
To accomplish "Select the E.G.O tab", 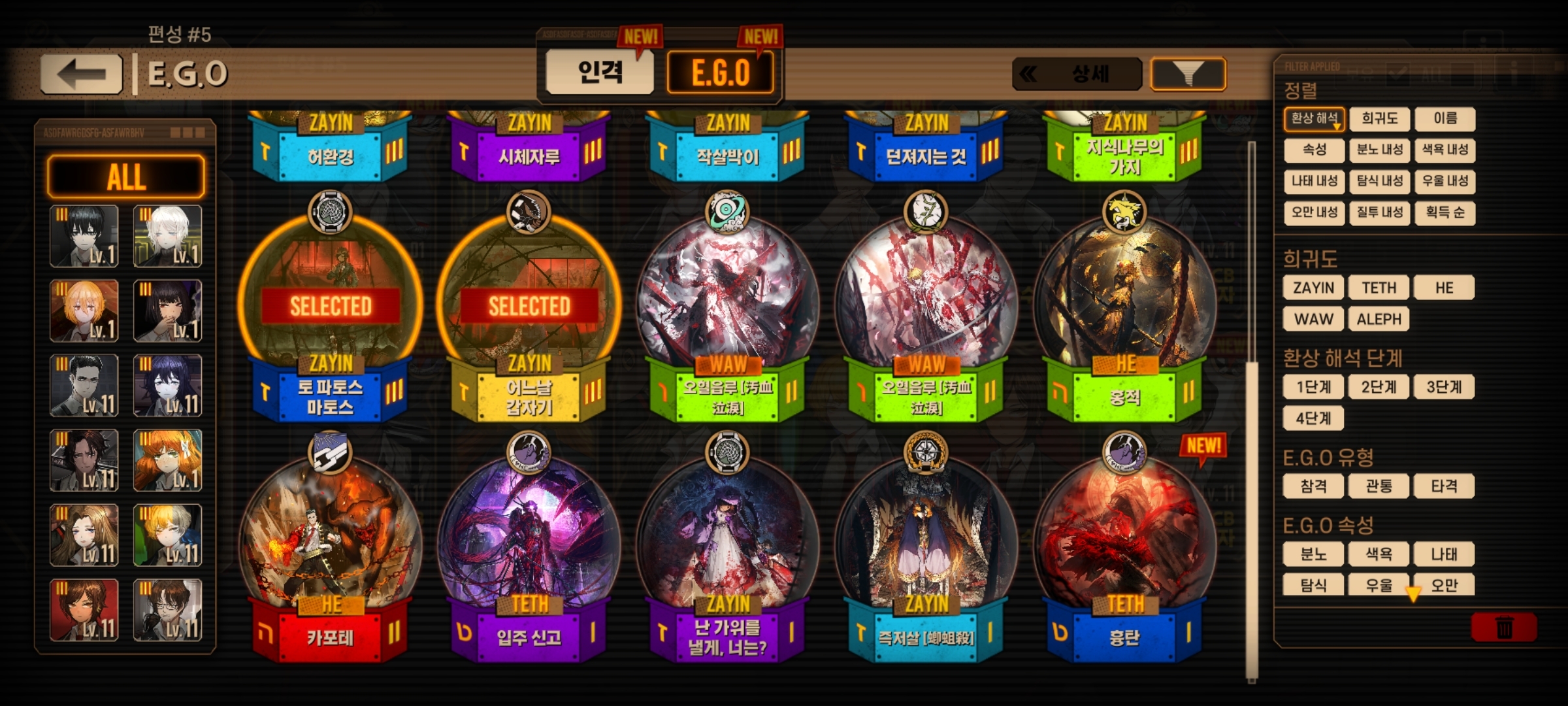I will pos(721,72).
